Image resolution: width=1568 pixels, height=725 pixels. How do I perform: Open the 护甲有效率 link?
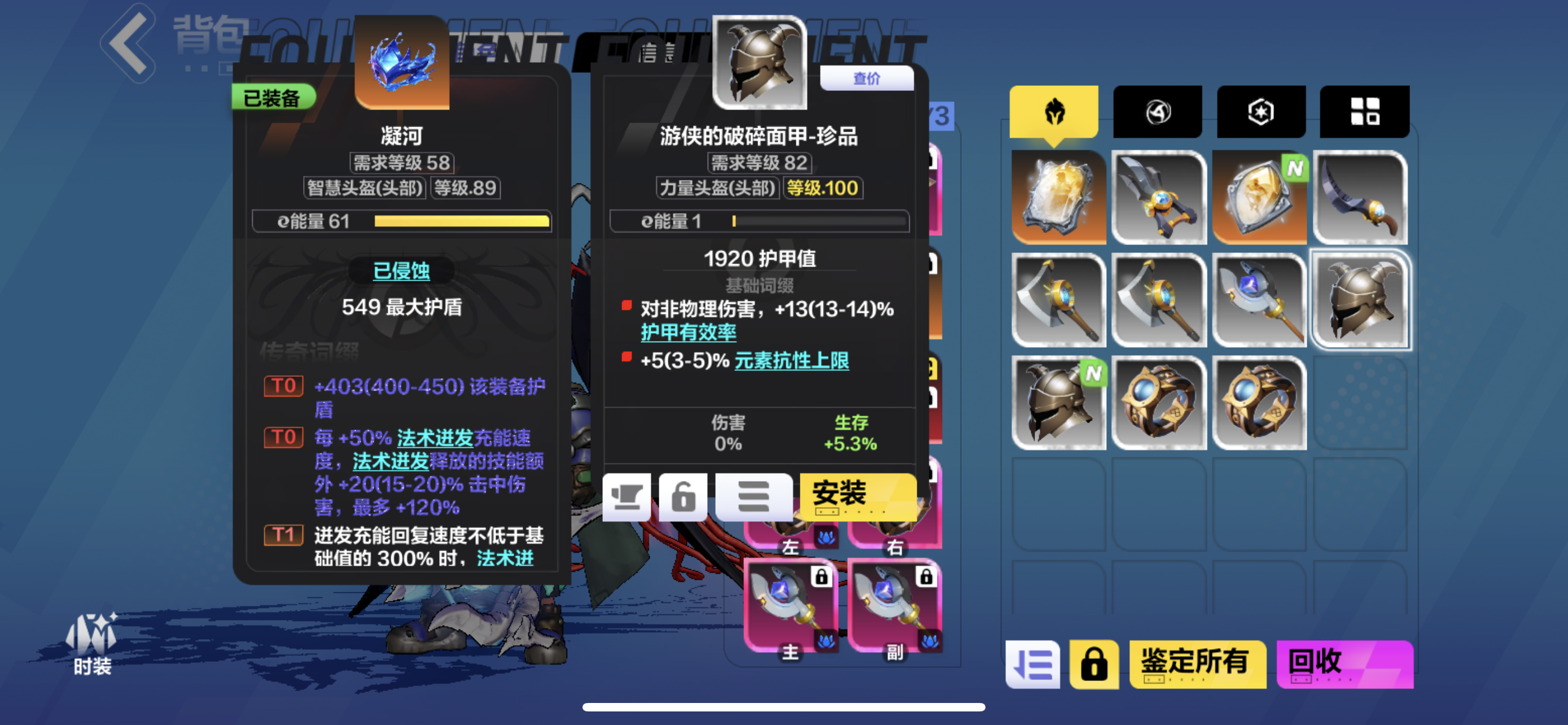(x=689, y=333)
